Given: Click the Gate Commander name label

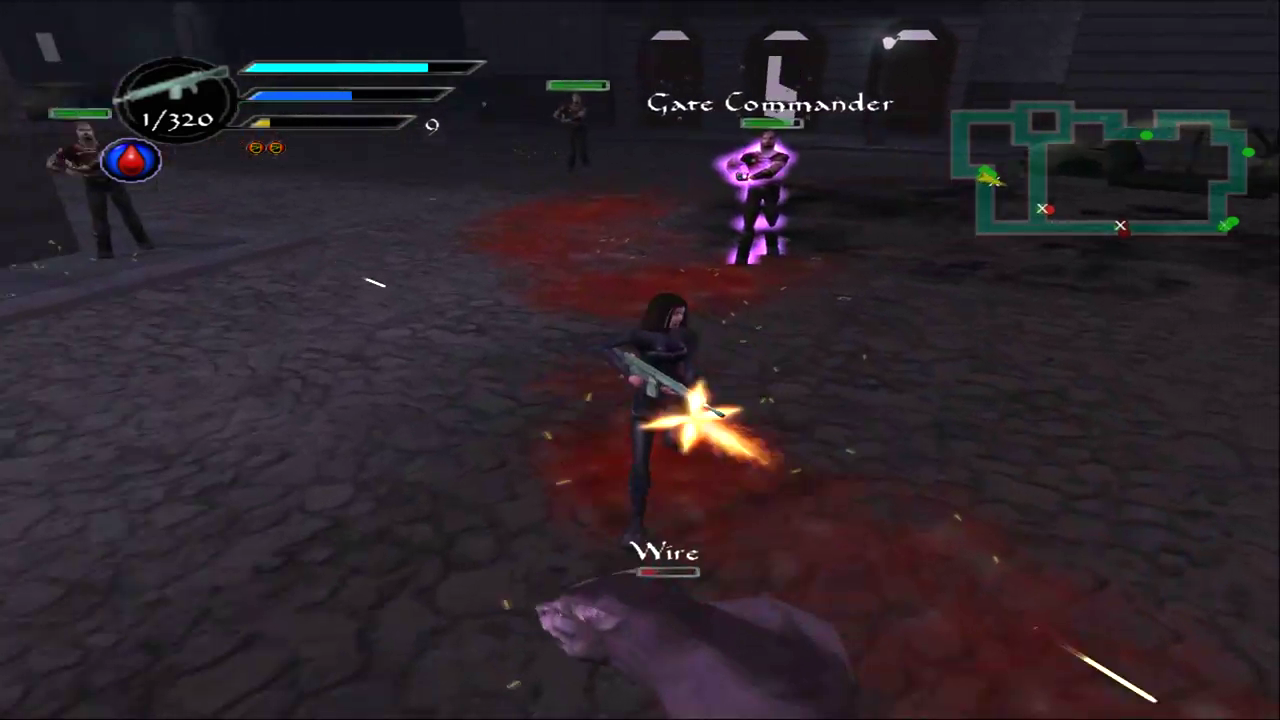Looking at the screenshot, I should (770, 103).
